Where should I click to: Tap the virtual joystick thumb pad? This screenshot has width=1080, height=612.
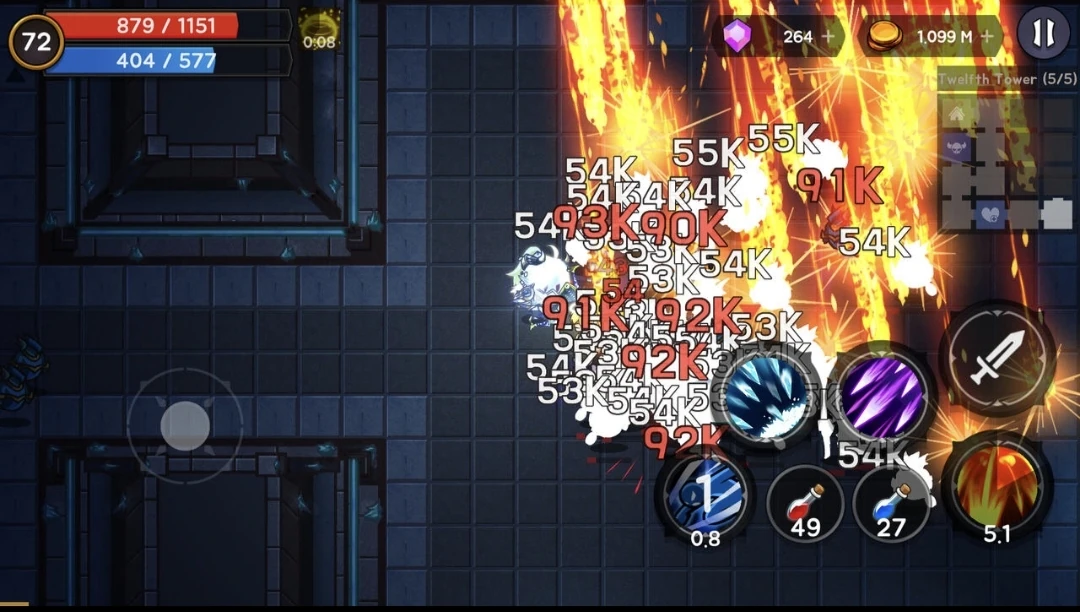tap(185, 425)
